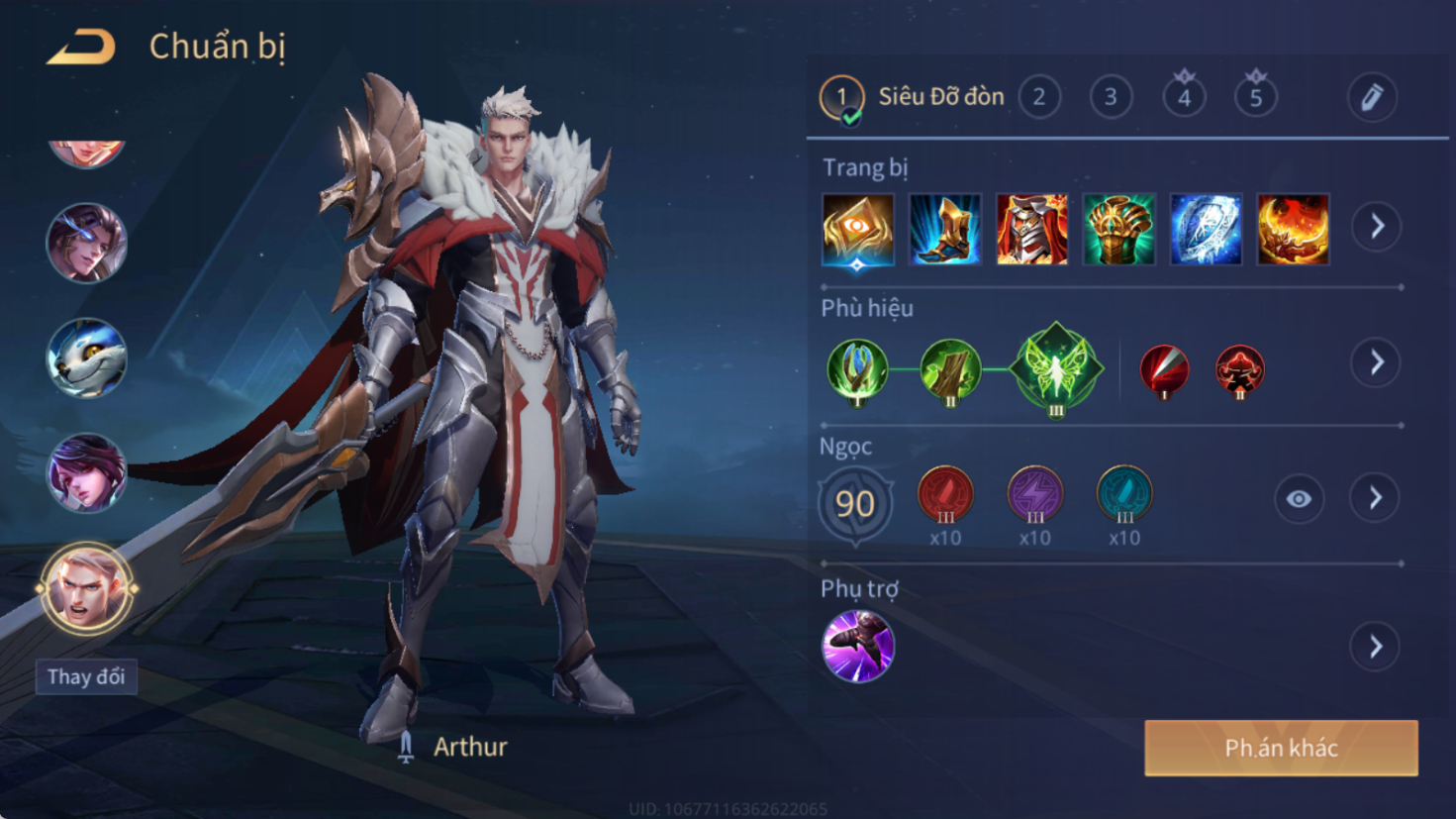Click the Thay đổi hero change button

[x=86, y=676]
